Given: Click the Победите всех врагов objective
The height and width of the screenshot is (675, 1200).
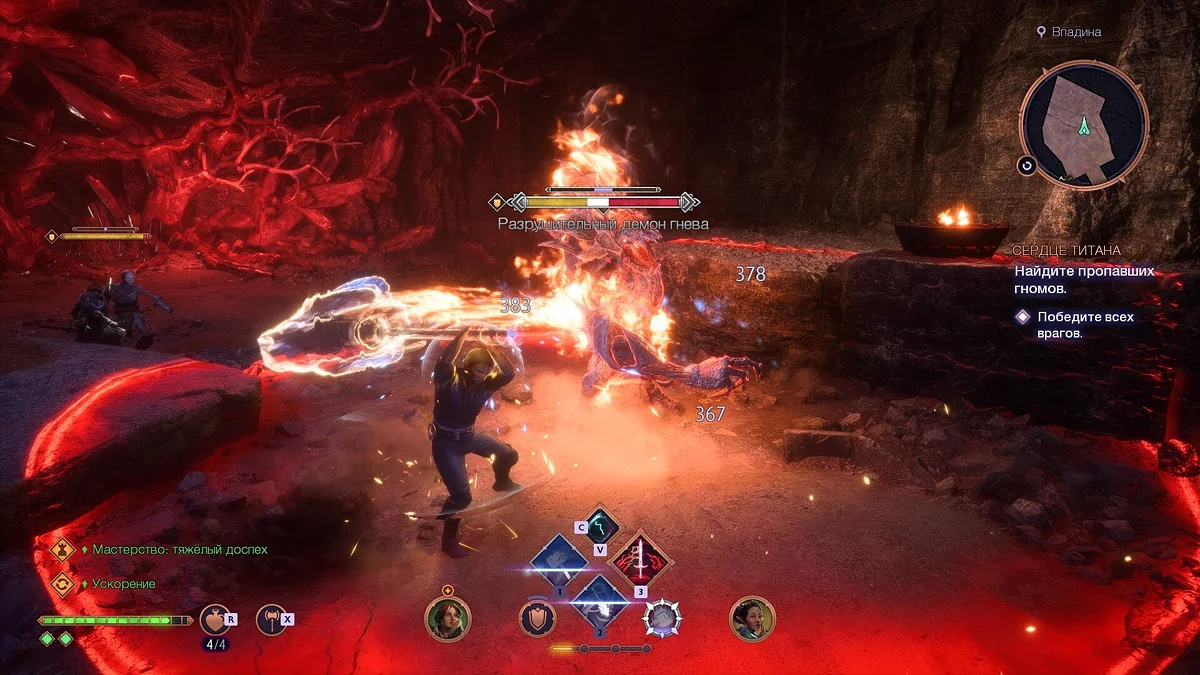Looking at the screenshot, I should [1085, 325].
